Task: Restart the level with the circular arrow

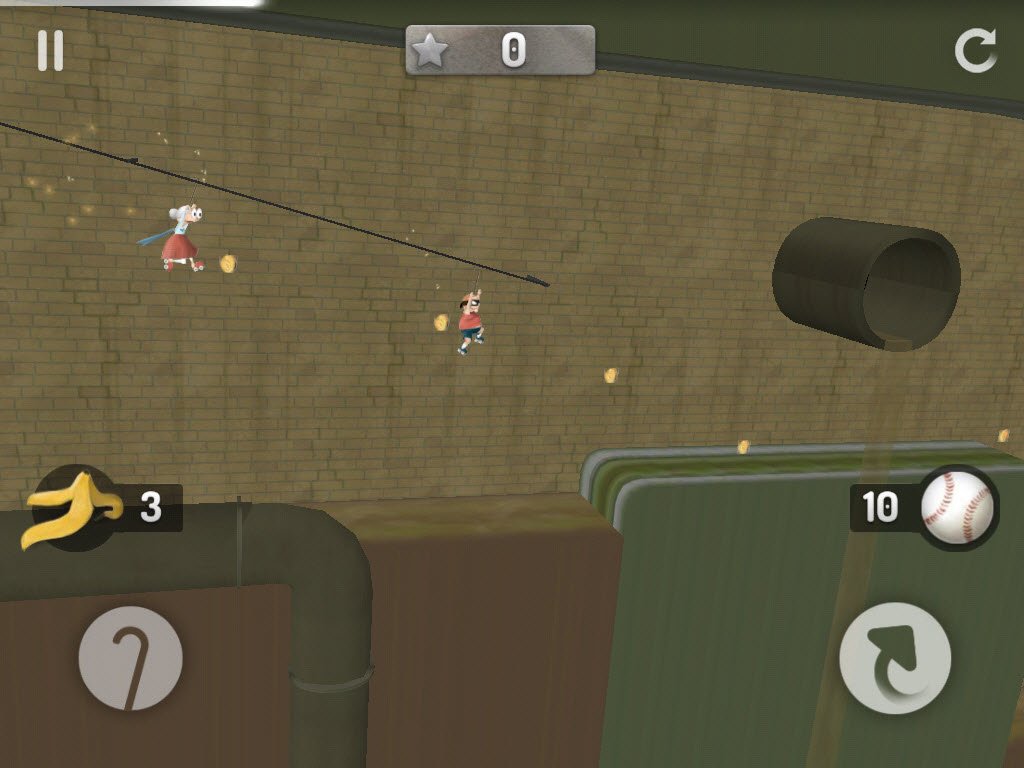Action: click(975, 51)
